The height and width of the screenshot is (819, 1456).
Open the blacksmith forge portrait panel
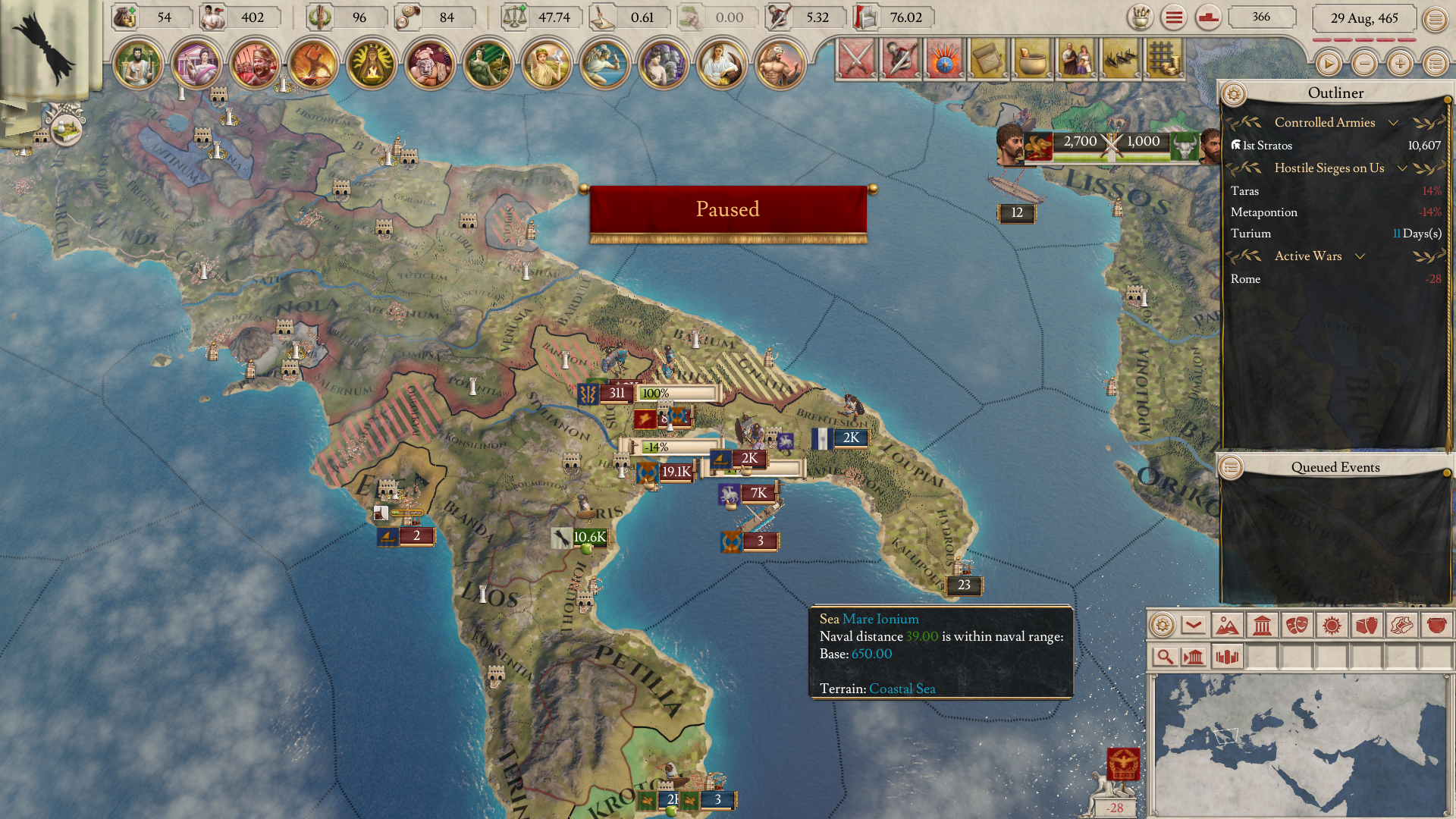coord(313,64)
